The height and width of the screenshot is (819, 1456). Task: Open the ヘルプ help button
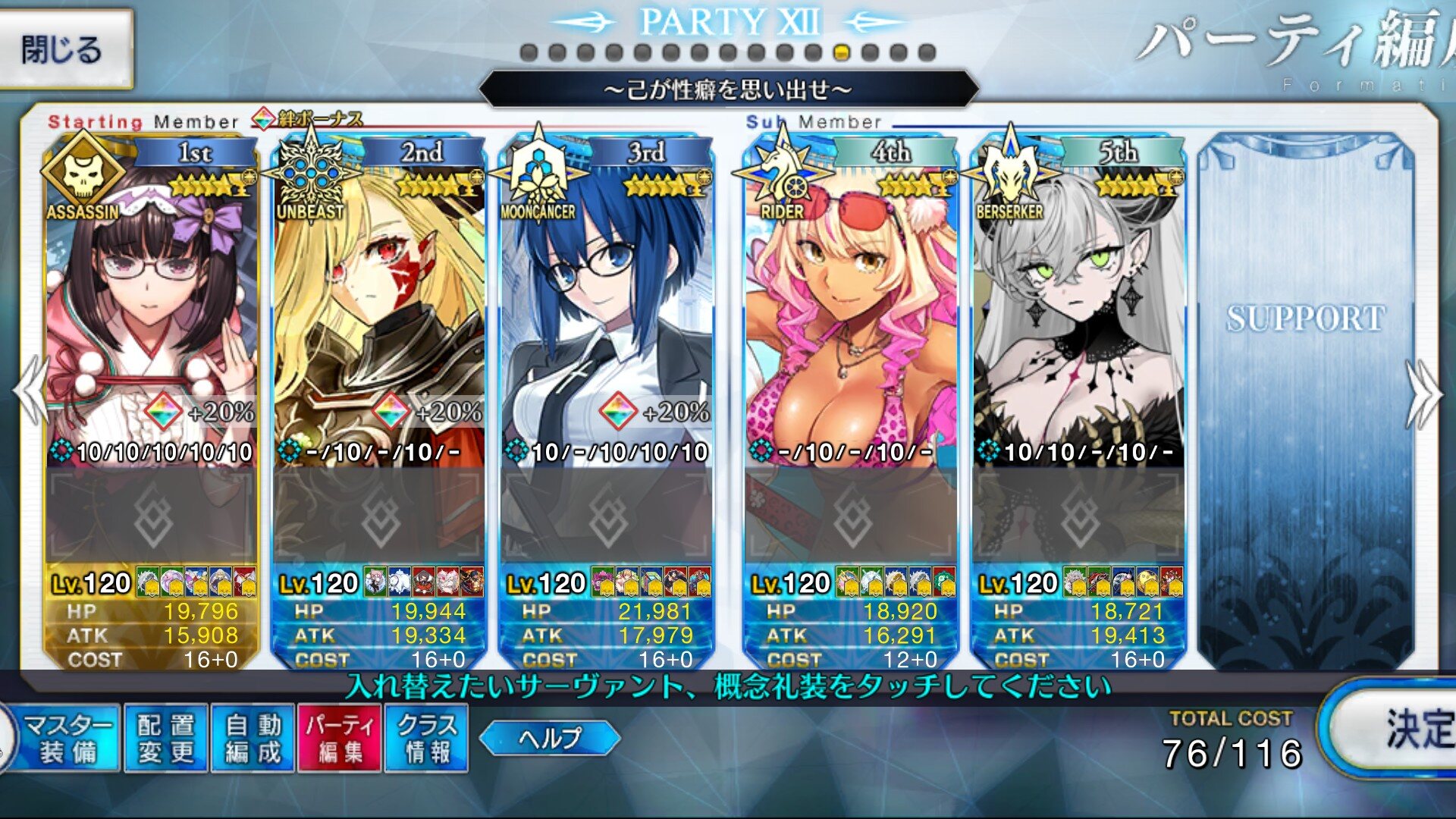(x=550, y=738)
